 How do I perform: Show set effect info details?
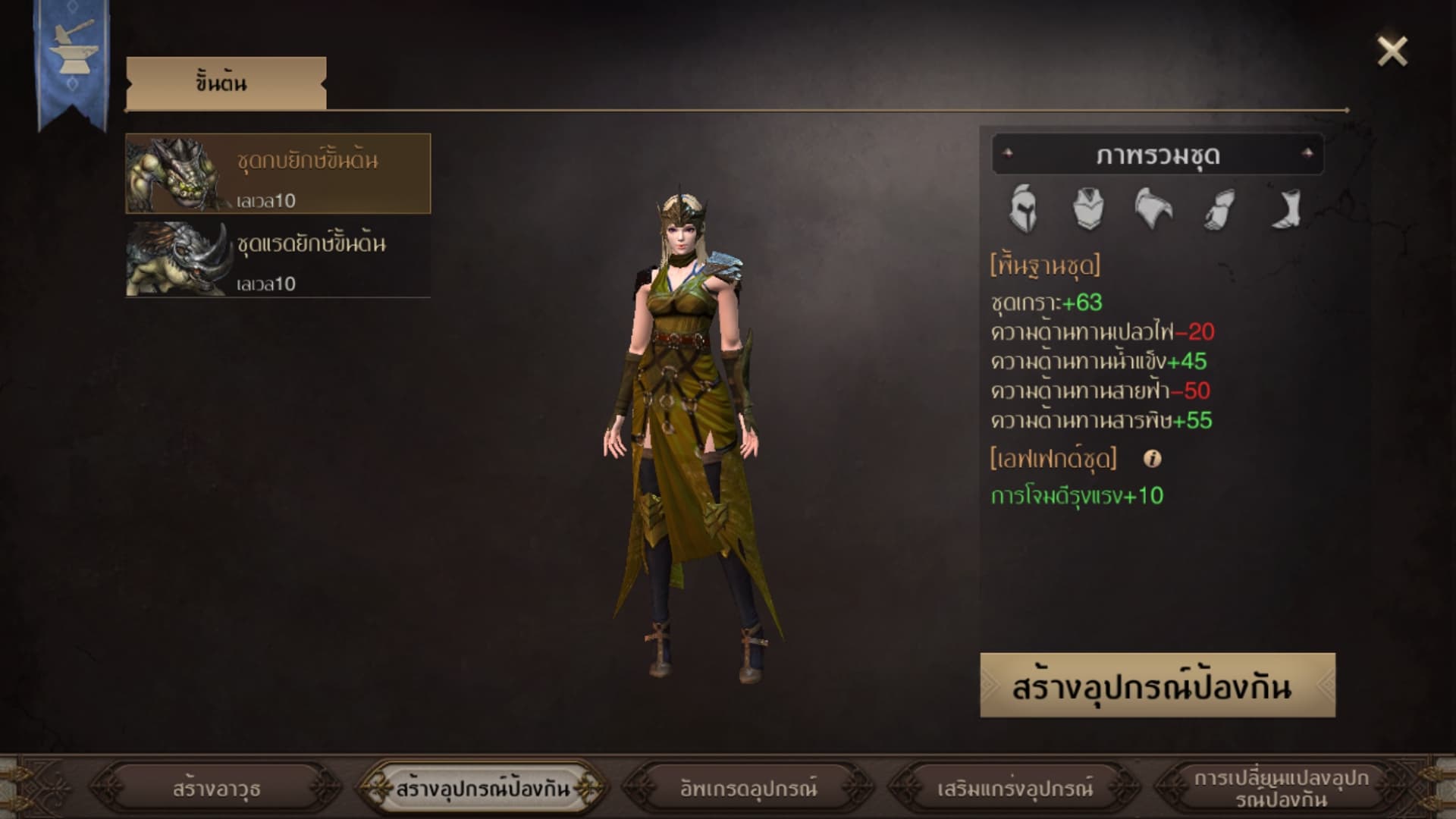[1152, 459]
